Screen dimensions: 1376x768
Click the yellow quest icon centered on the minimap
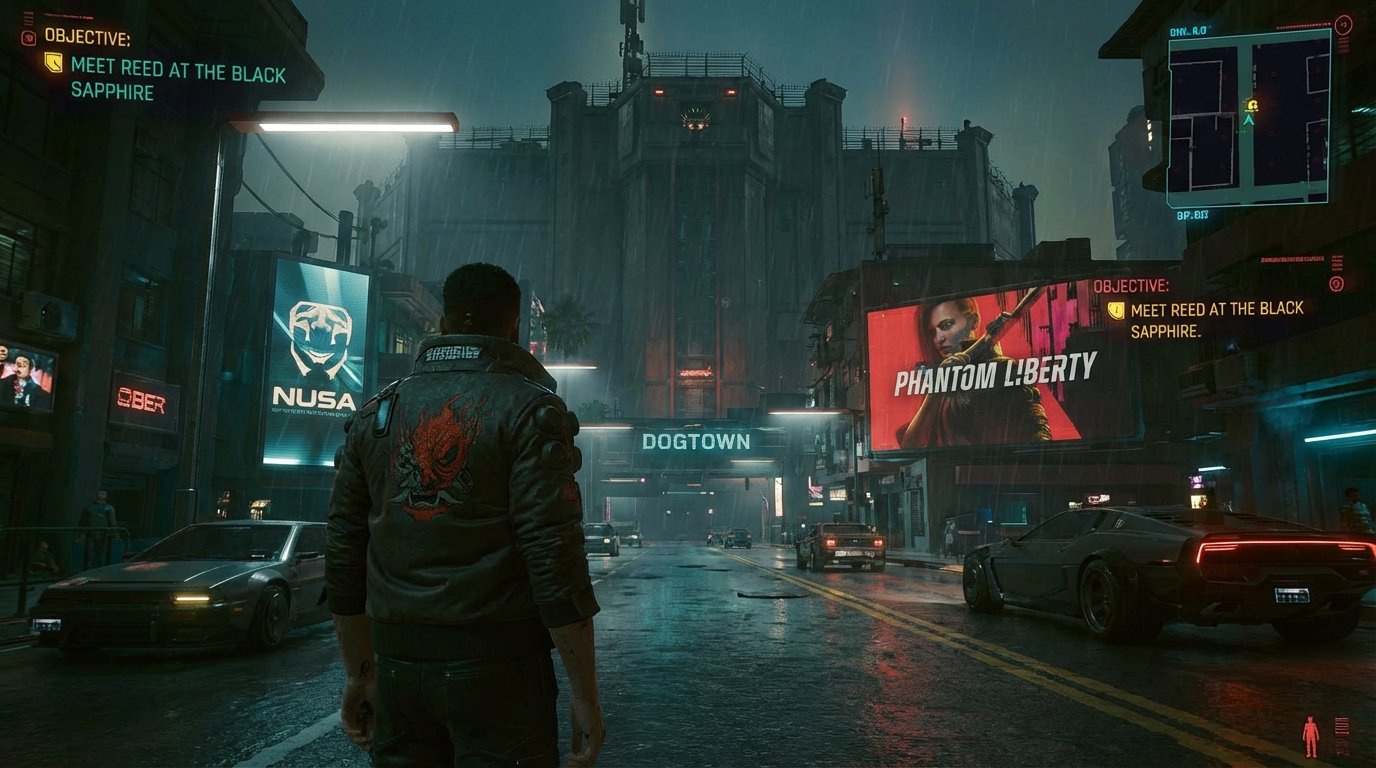1250,103
